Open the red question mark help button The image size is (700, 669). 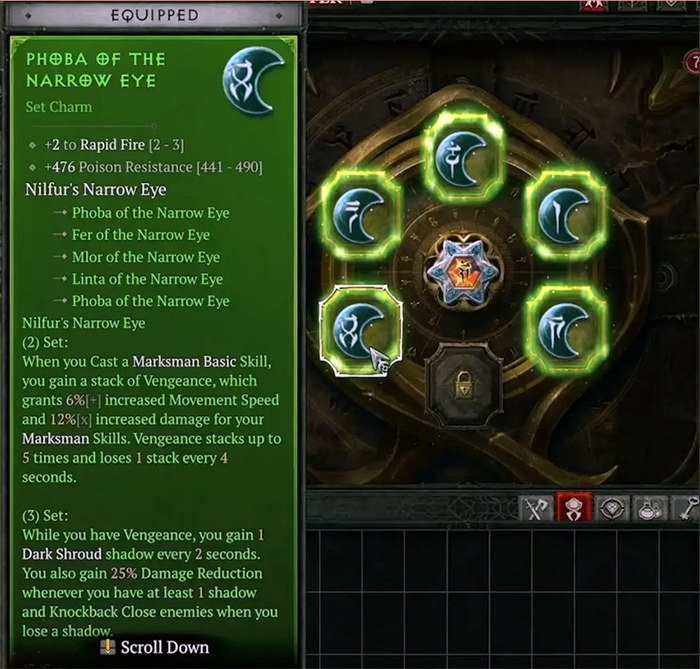692,64
